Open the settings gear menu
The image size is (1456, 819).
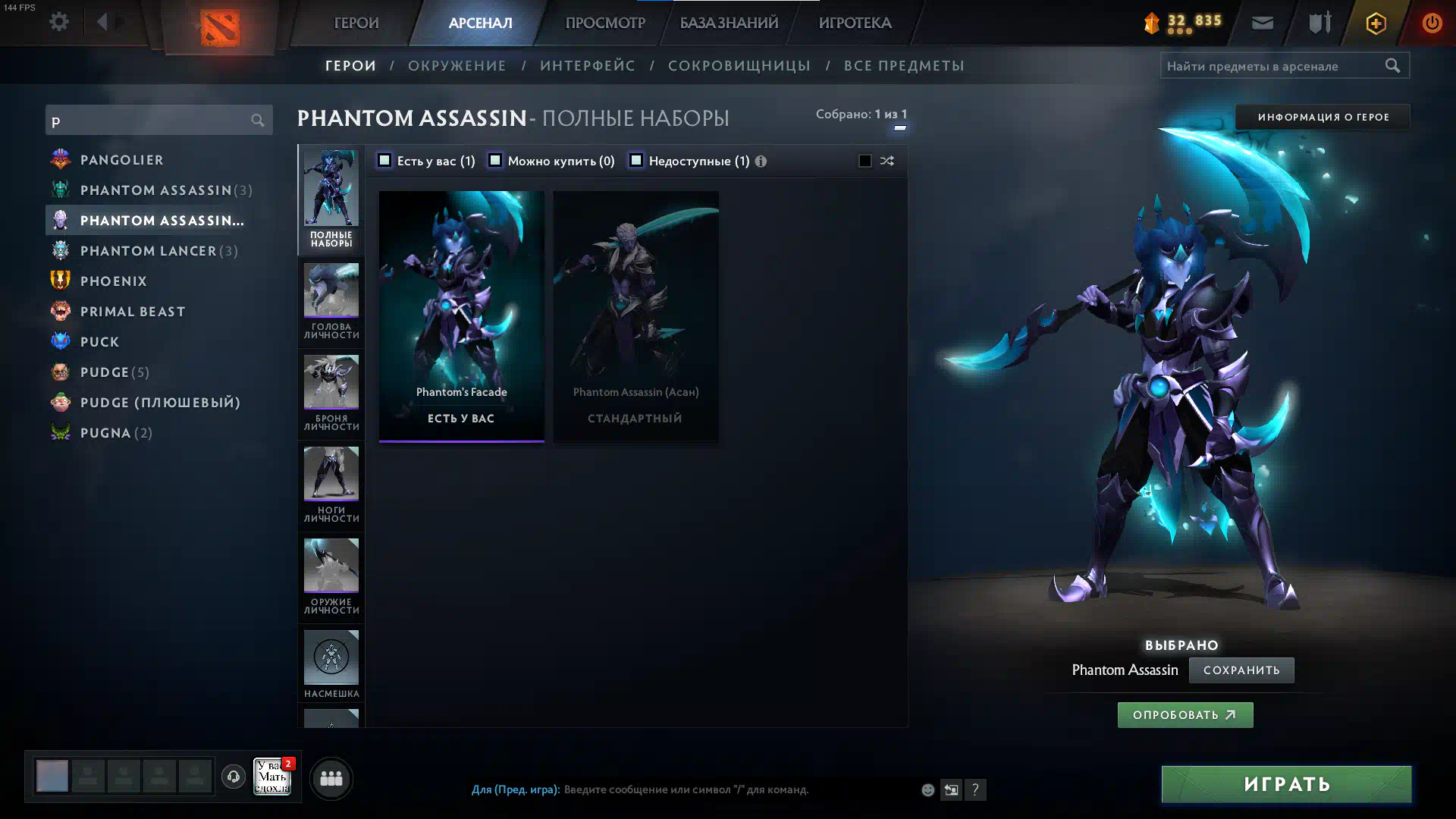click(59, 22)
